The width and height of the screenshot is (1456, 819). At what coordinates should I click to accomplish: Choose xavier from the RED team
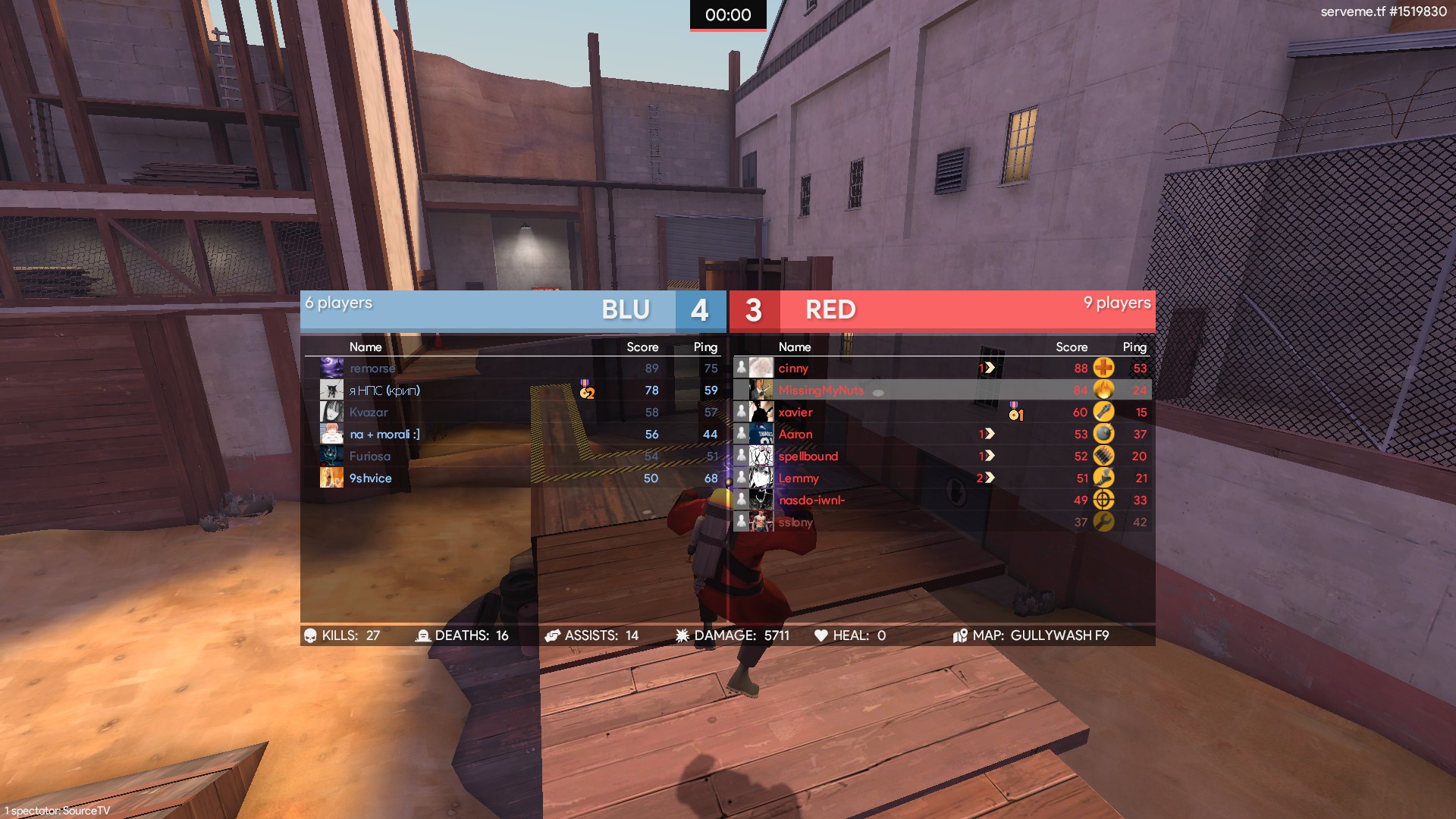[795, 413]
